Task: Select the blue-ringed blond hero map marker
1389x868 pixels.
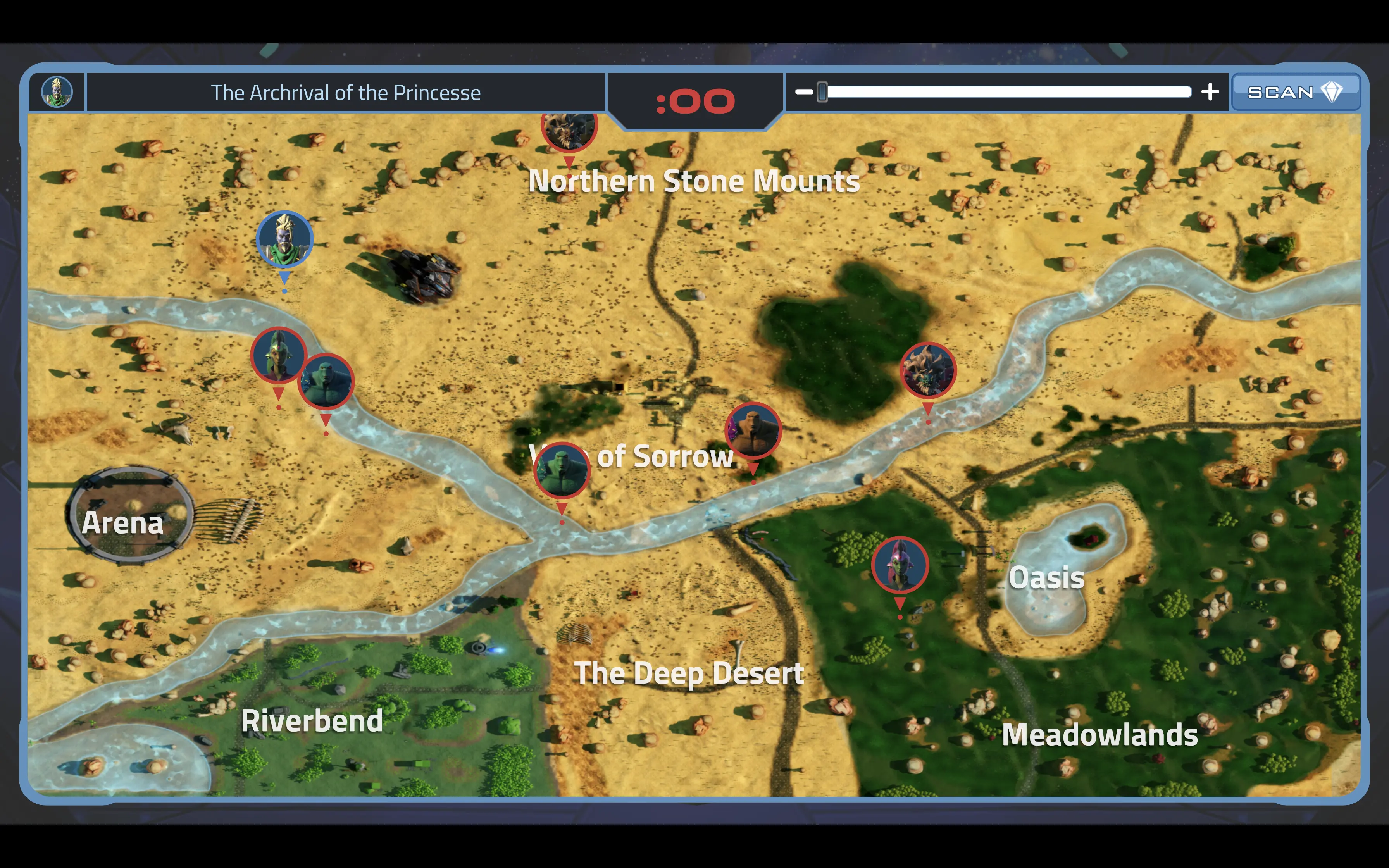Action: coord(284,239)
